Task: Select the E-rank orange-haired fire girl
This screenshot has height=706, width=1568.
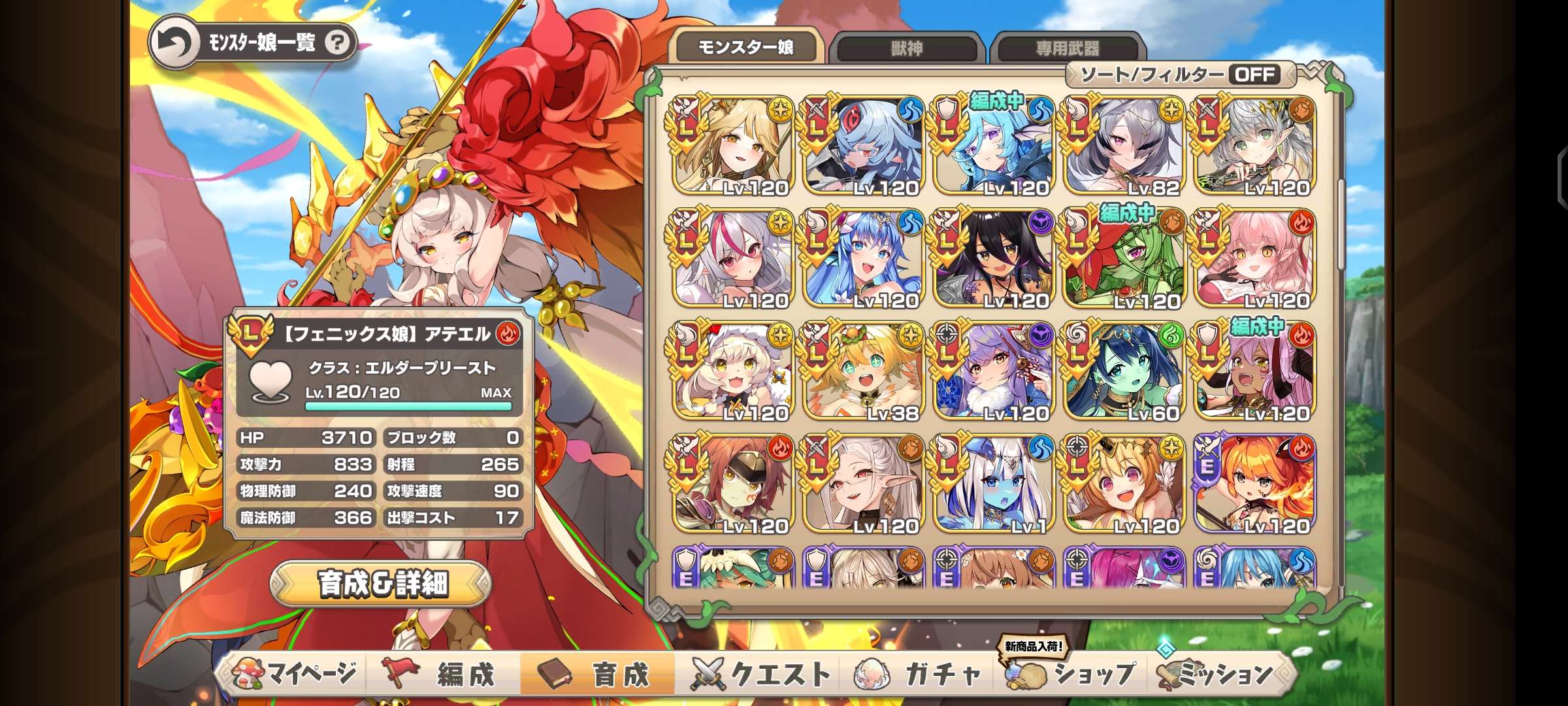Action: click(x=1254, y=484)
